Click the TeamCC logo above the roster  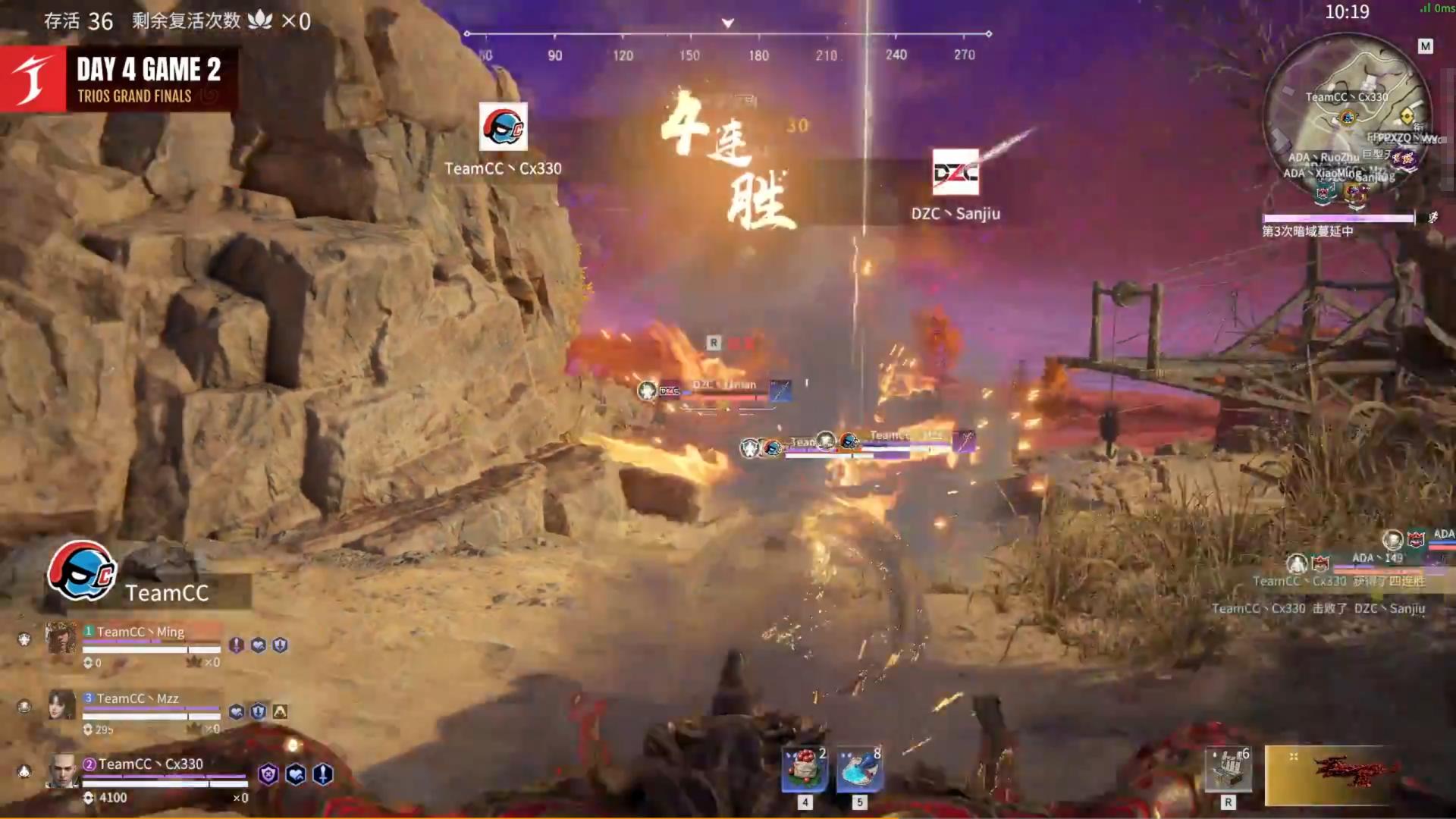point(81,570)
